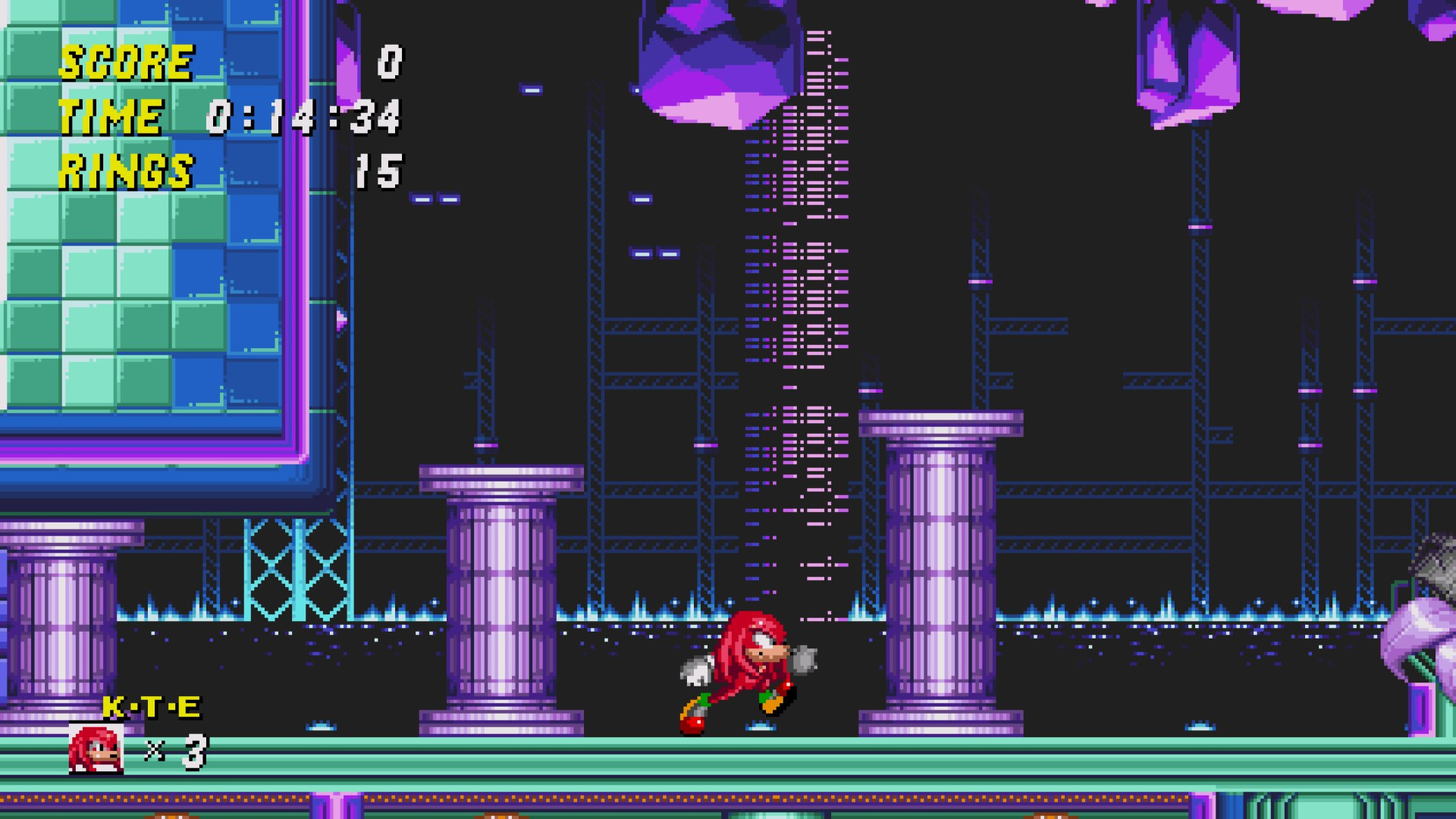Click the right-side broken pillar
1456x819 pixels.
pyautogui.click(x=940, y=569)
